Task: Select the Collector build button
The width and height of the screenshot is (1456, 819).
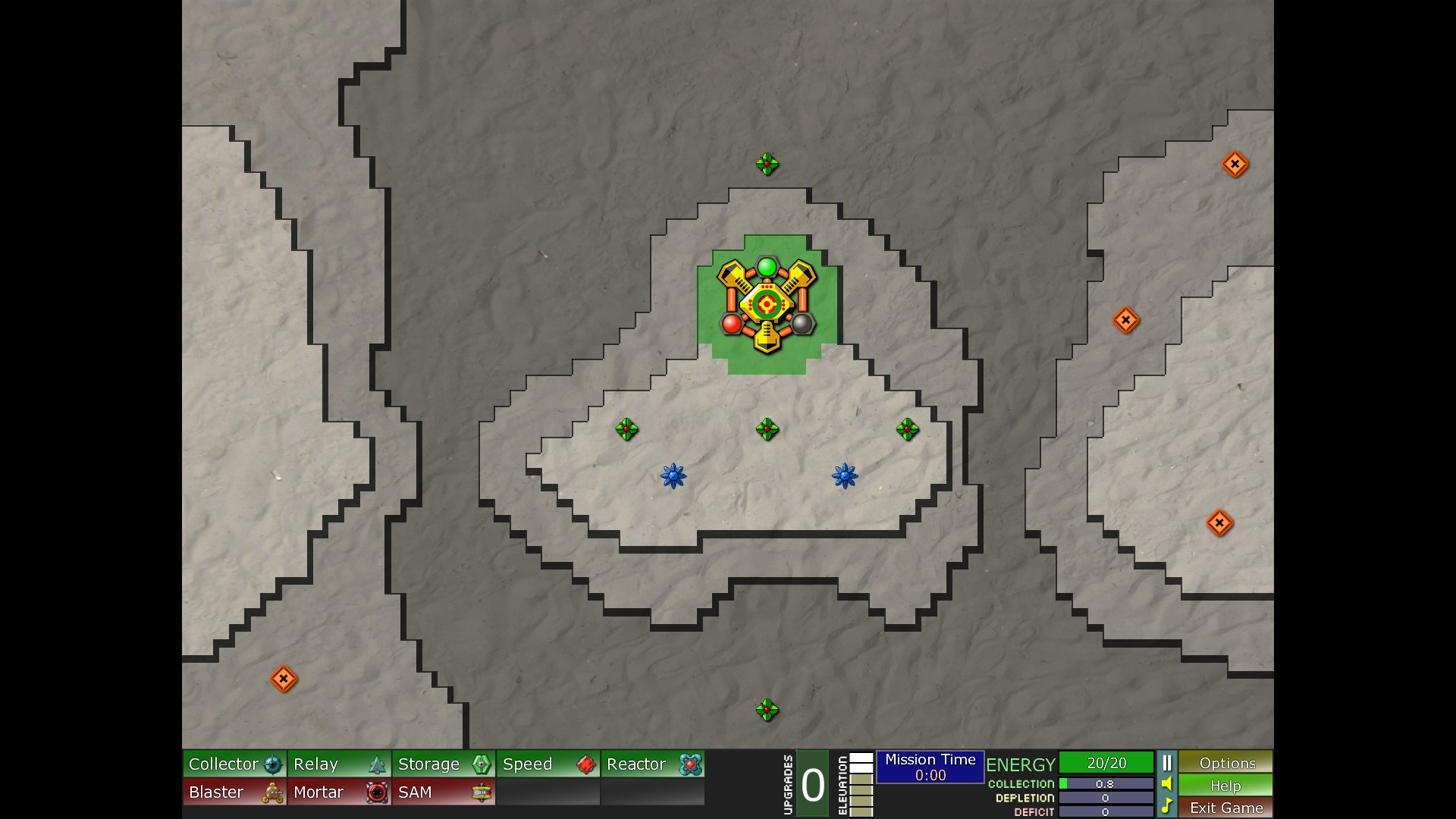Action: coord(234,764)
